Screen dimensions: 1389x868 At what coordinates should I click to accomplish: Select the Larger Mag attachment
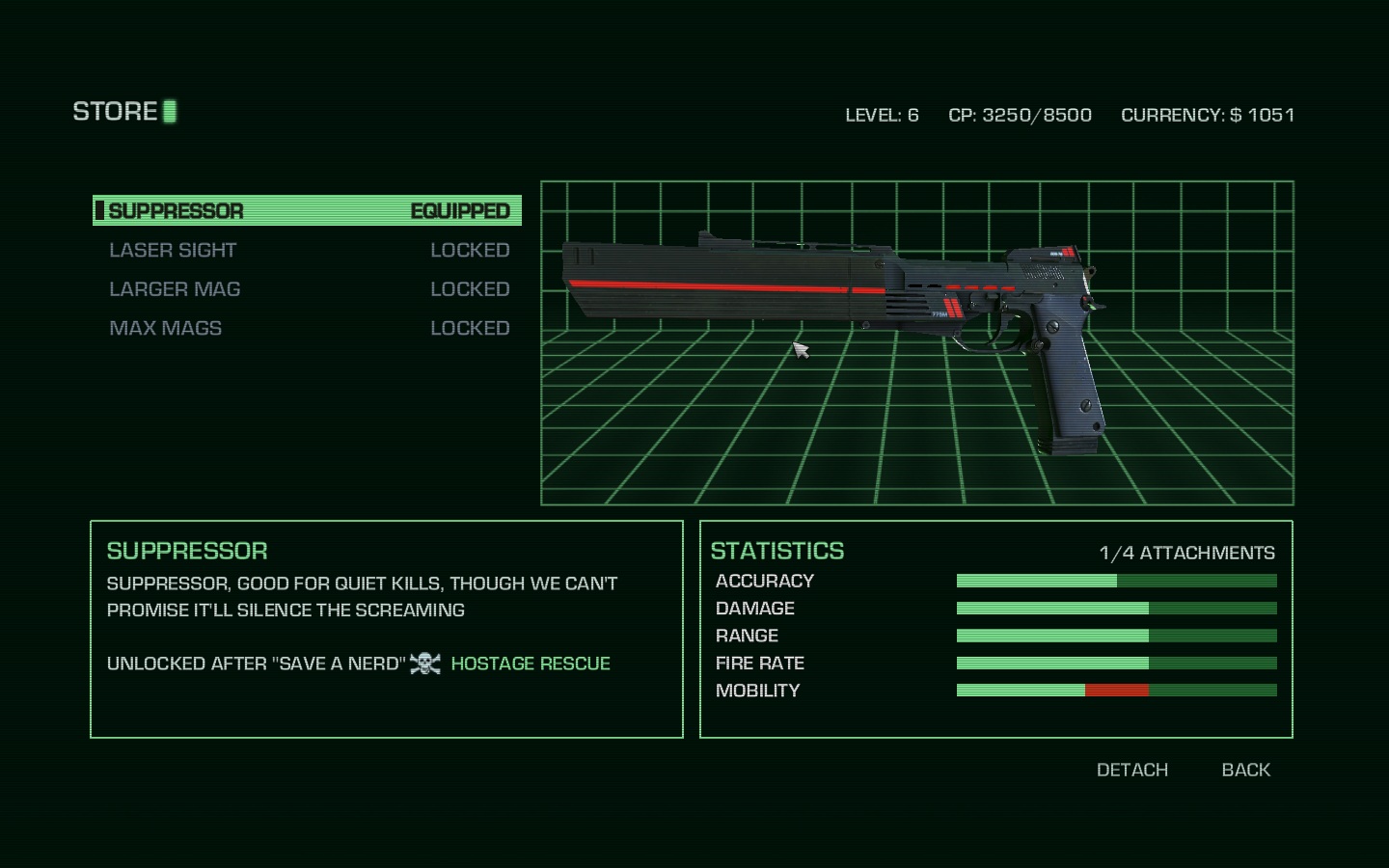click(x=307, y=289)
